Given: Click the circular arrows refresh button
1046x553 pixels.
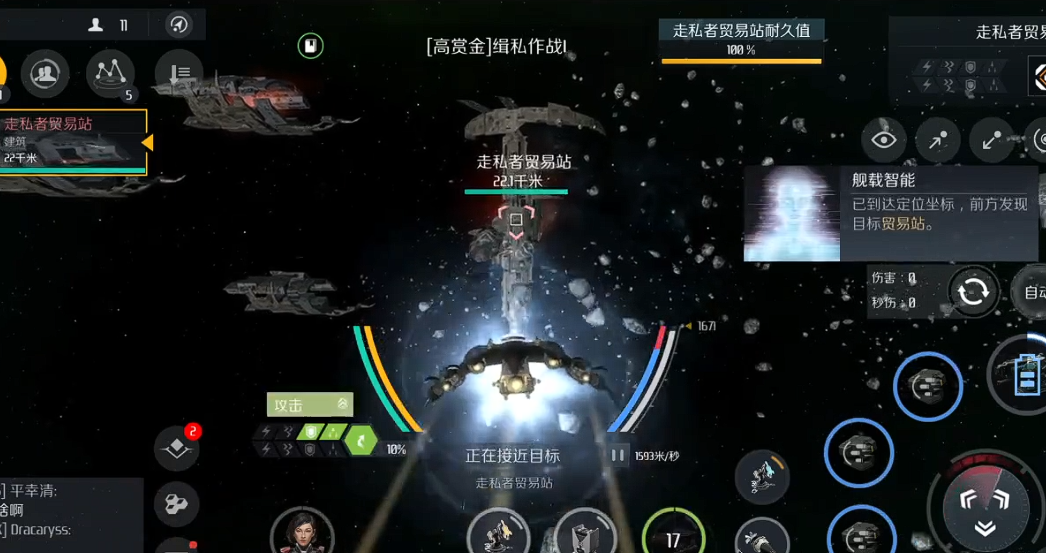Looking at the screenshot, I should pyautogui.click(x=972, y=292).
